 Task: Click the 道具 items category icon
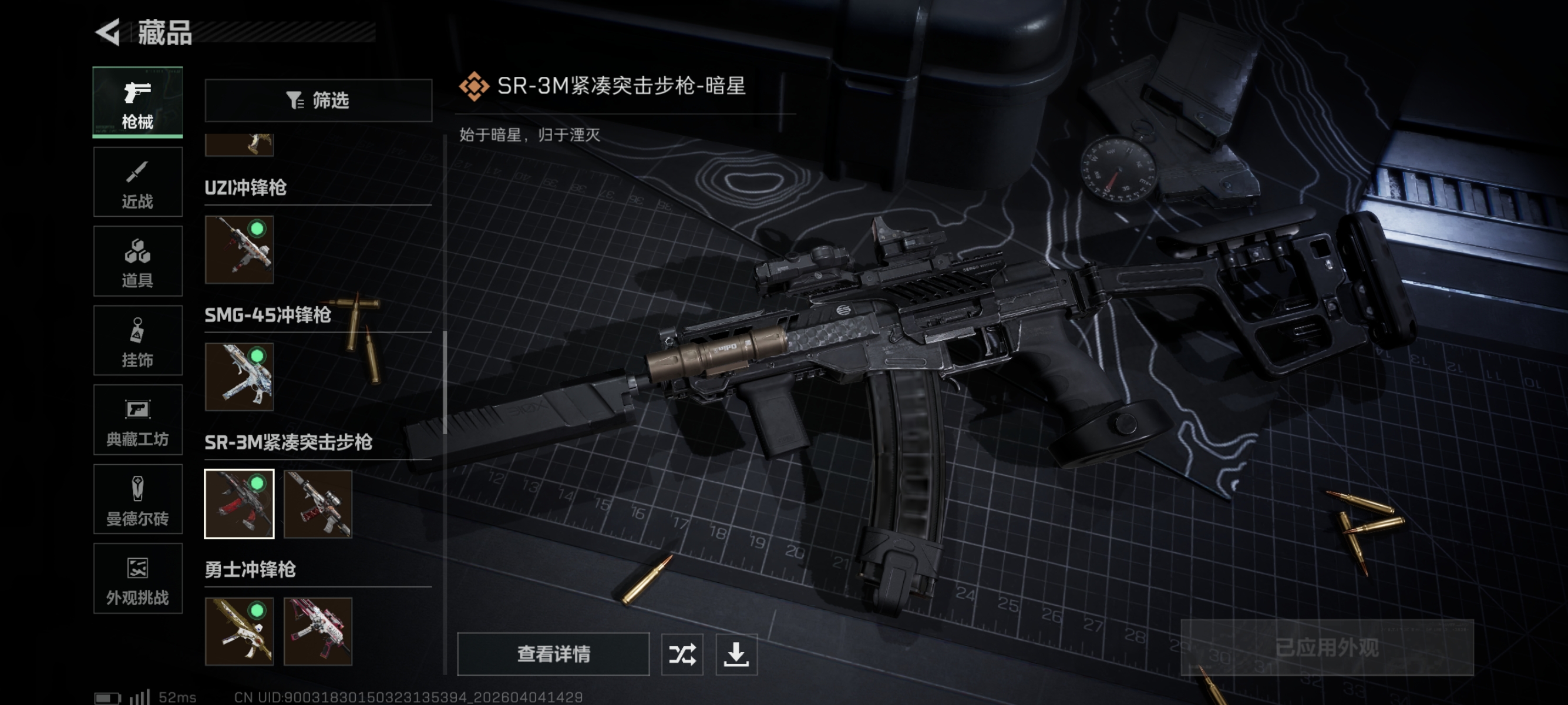pos(137,261)
